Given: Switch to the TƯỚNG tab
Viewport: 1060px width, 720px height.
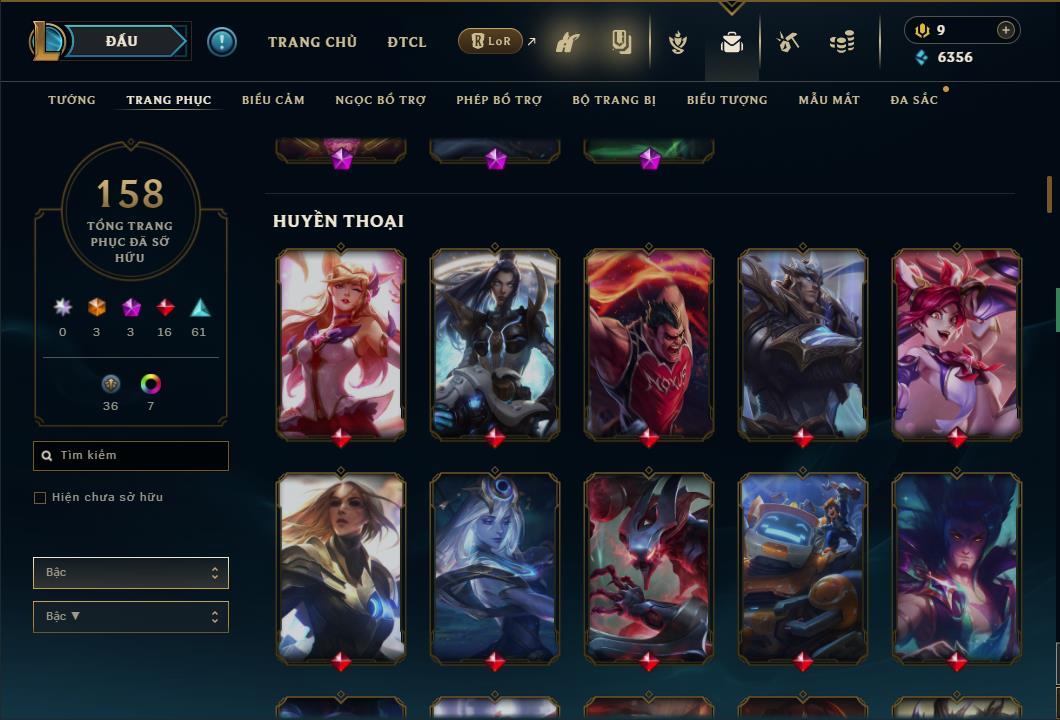Looking at the screenshot, I should coord(72,100).
